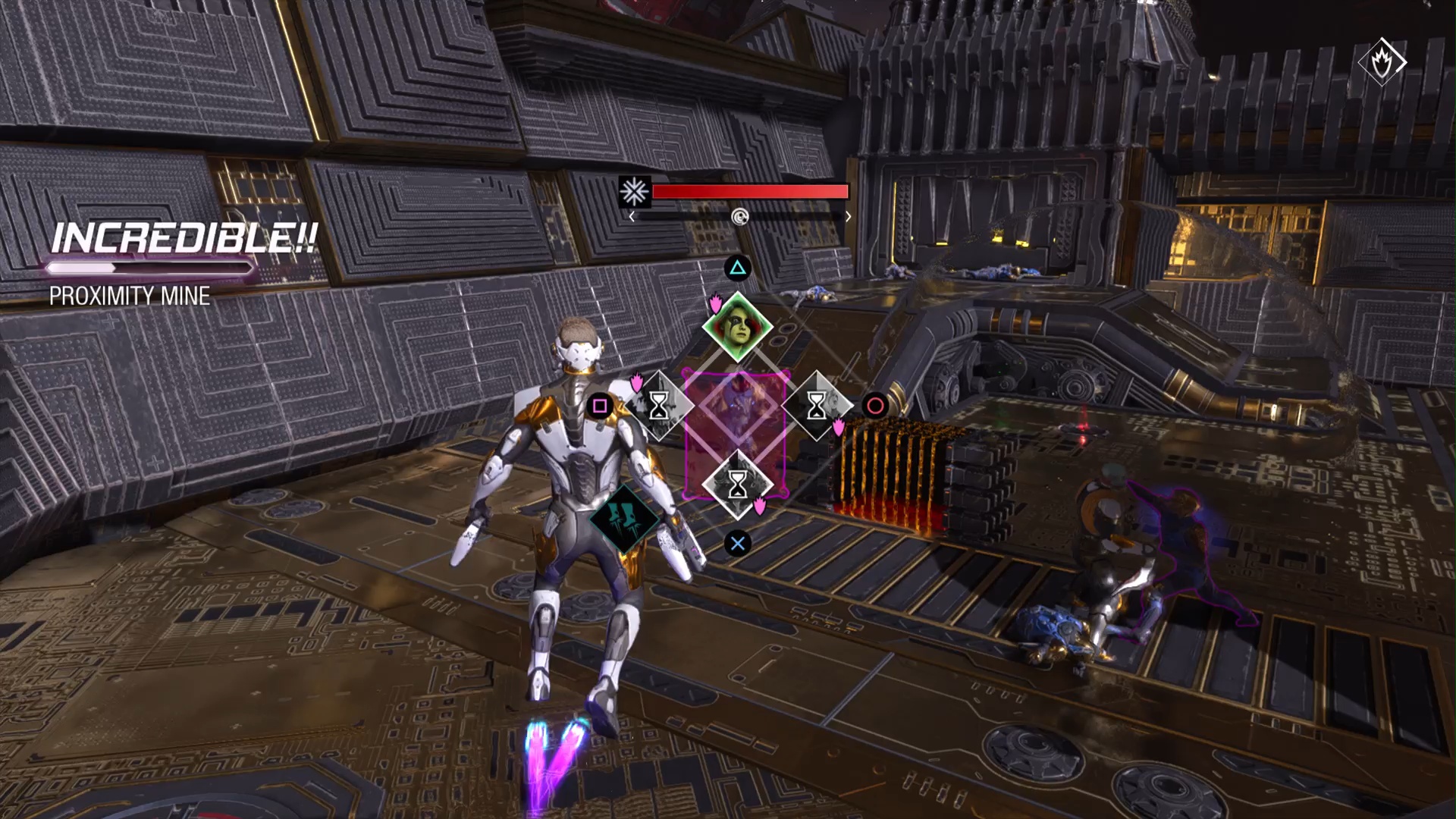Viewport: 1456px width, 819px height.
Task: Choose the hourglass slot beside the circle glyph
Action: pyautogui.click(x=816, y=406)
